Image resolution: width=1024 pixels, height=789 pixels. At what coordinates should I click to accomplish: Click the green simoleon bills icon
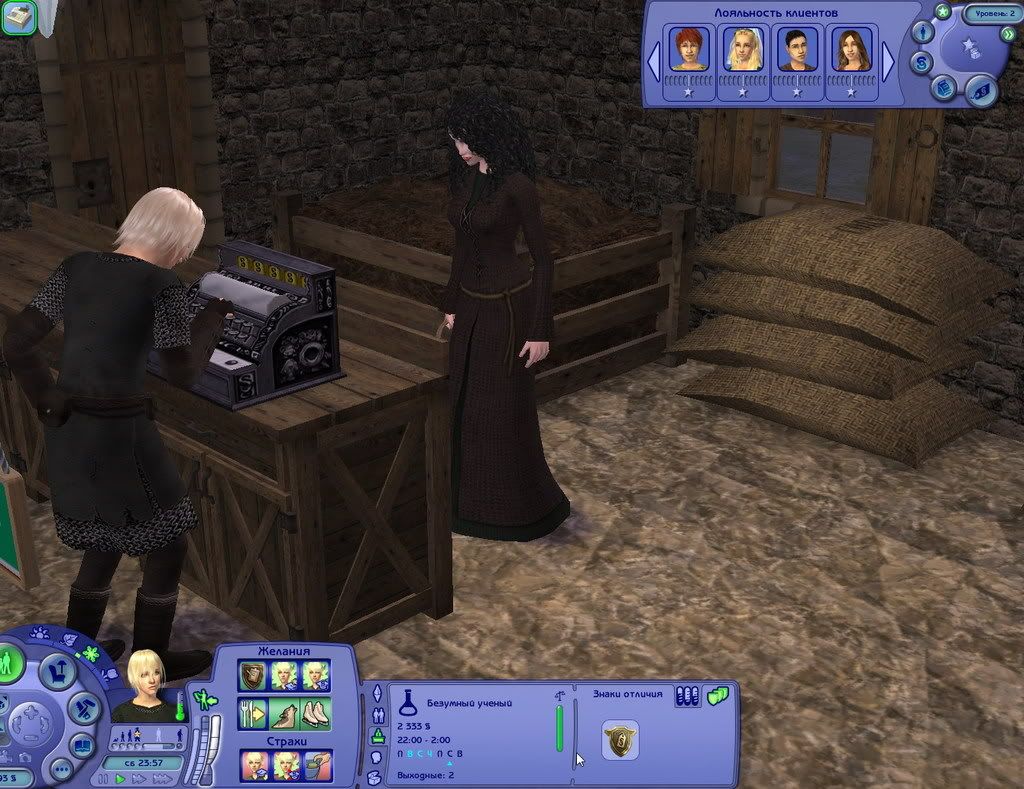(718, 696)
